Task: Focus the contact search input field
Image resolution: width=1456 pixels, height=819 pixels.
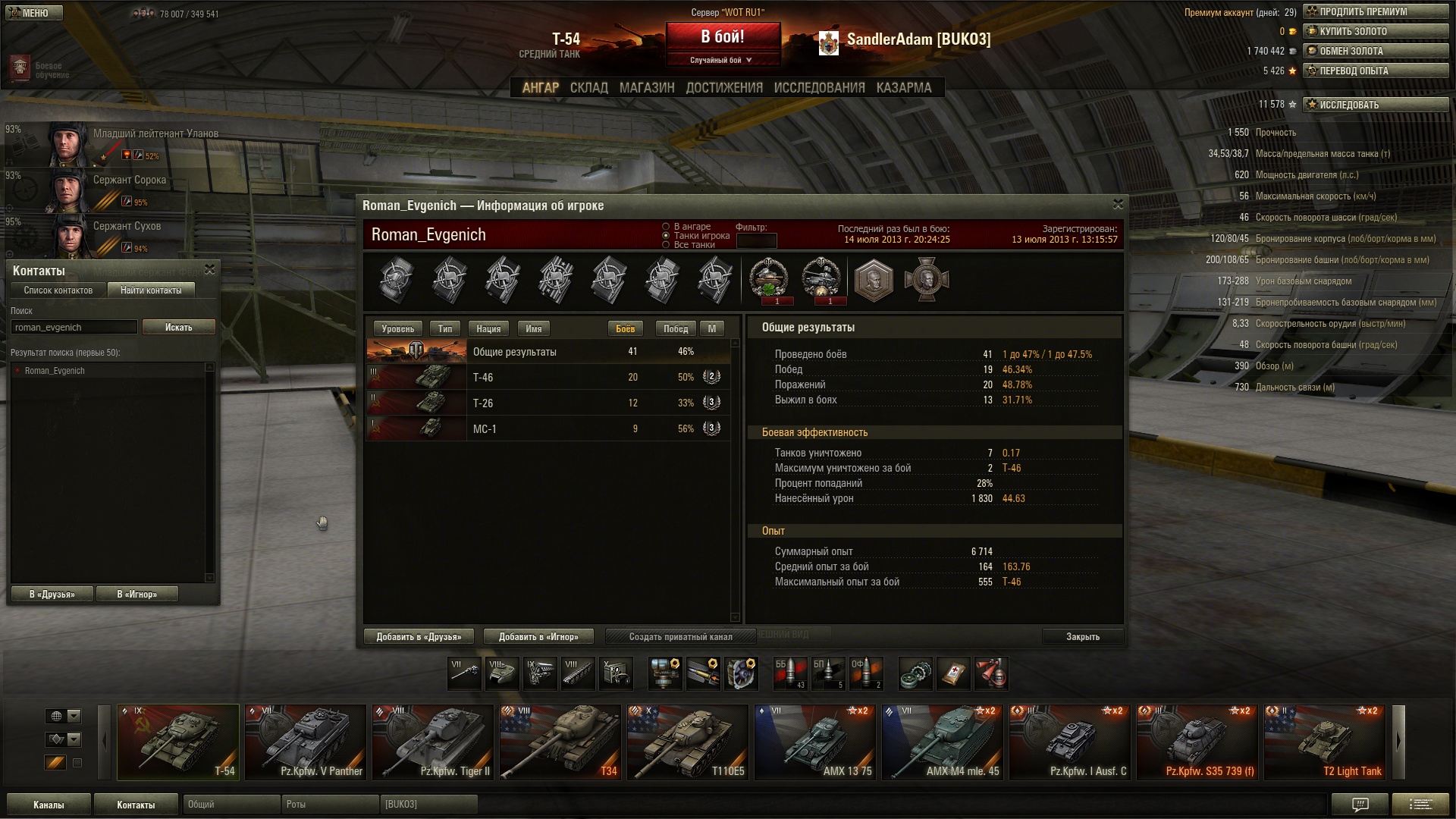Action: click(x=74, y=327)
